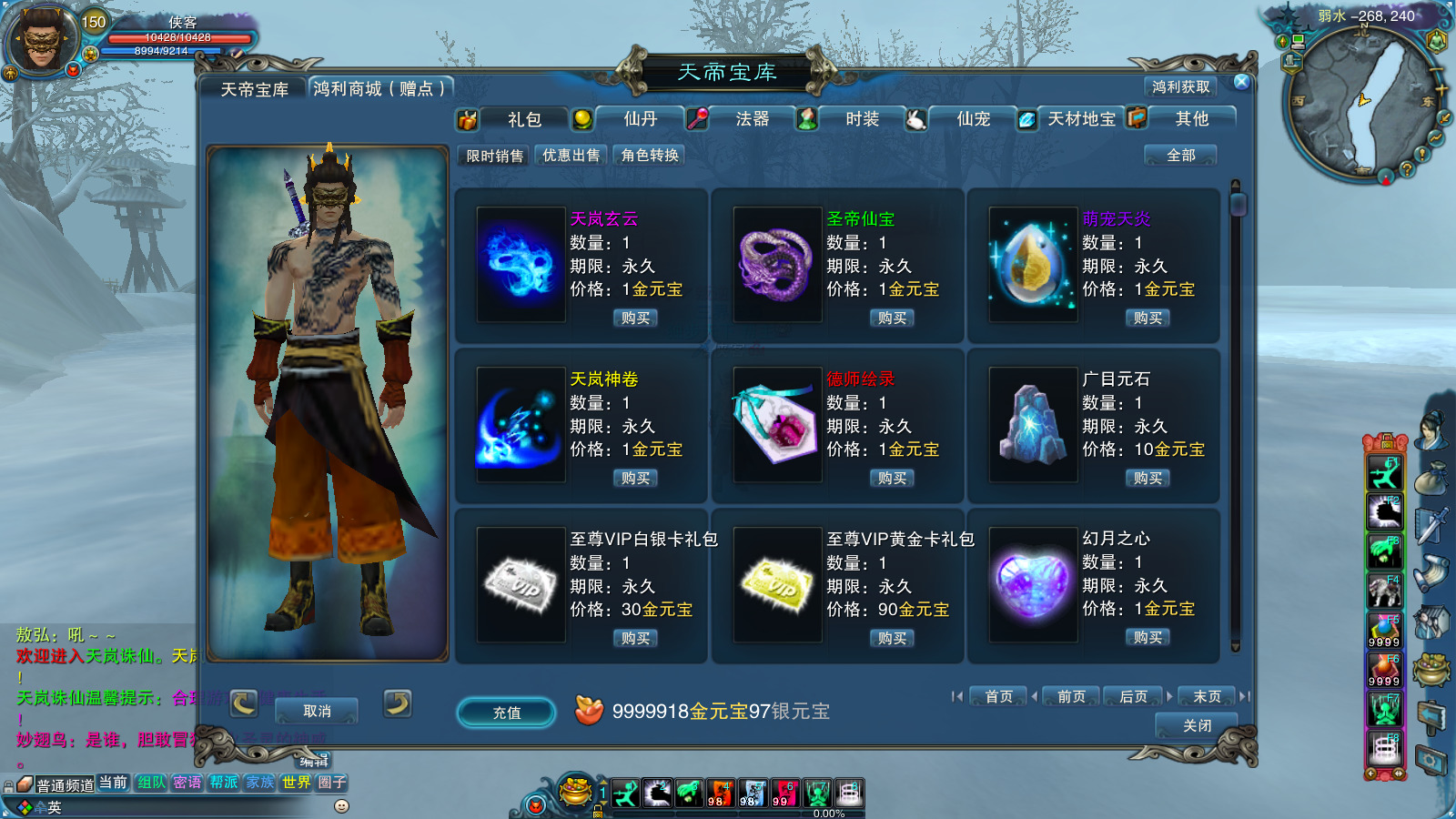The width and height of the screenshot is (1456, 819).
Task: Switch to 天材地宝 category
Action: 1080,119
